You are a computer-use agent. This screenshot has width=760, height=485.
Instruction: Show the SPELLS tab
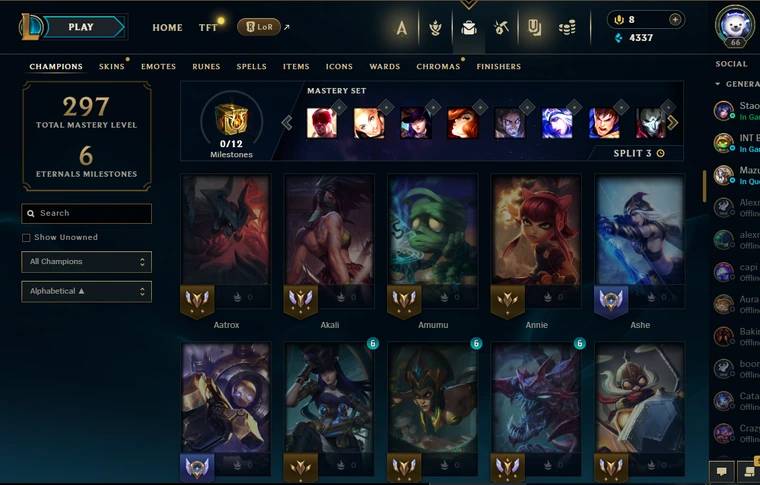point(251,67)
